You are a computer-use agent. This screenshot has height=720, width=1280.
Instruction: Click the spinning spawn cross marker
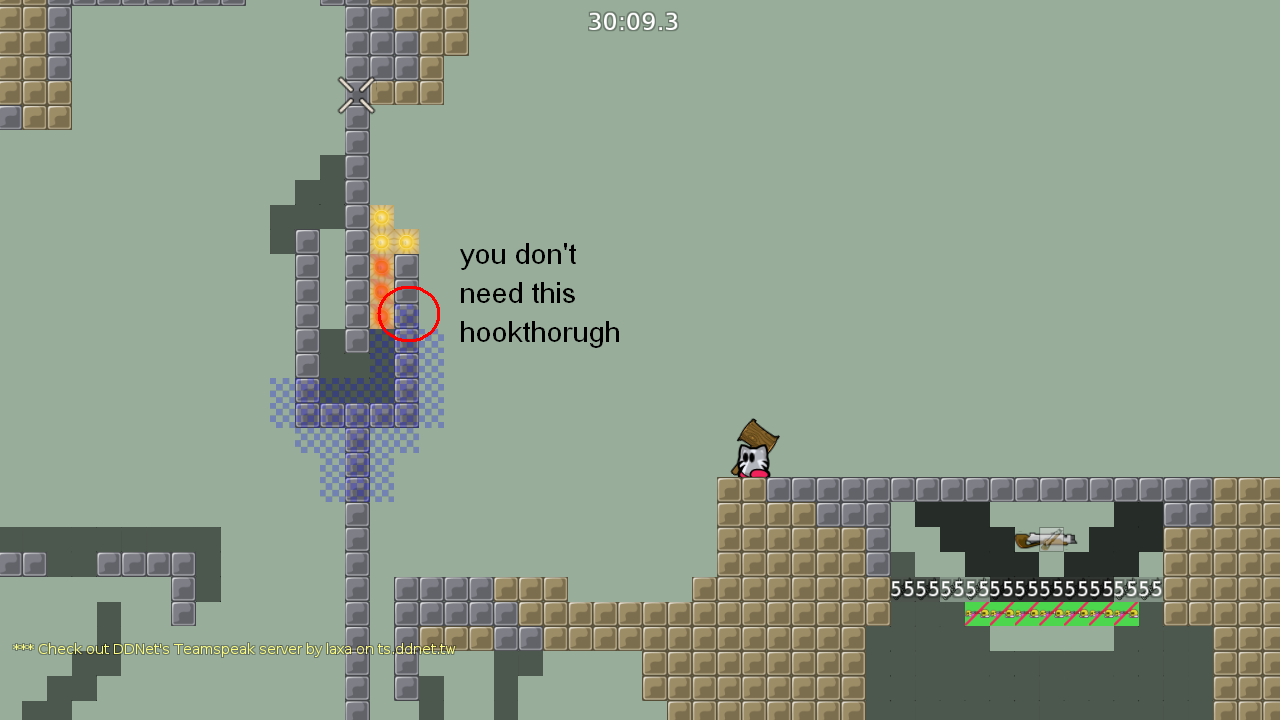[x=357, y=92]
